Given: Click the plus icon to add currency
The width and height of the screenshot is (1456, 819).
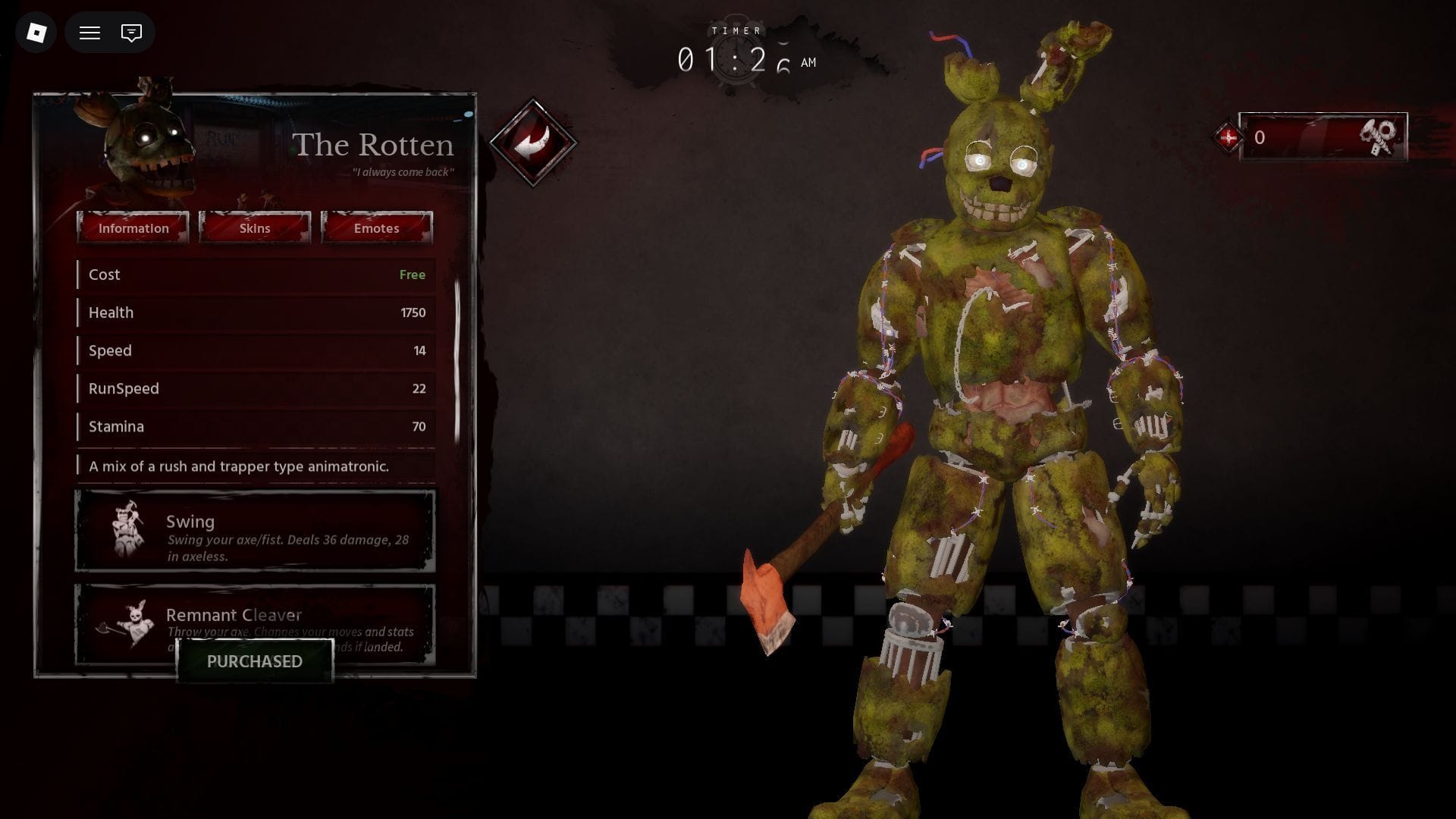Looking at the screenshot, I should pos(1228,138).
